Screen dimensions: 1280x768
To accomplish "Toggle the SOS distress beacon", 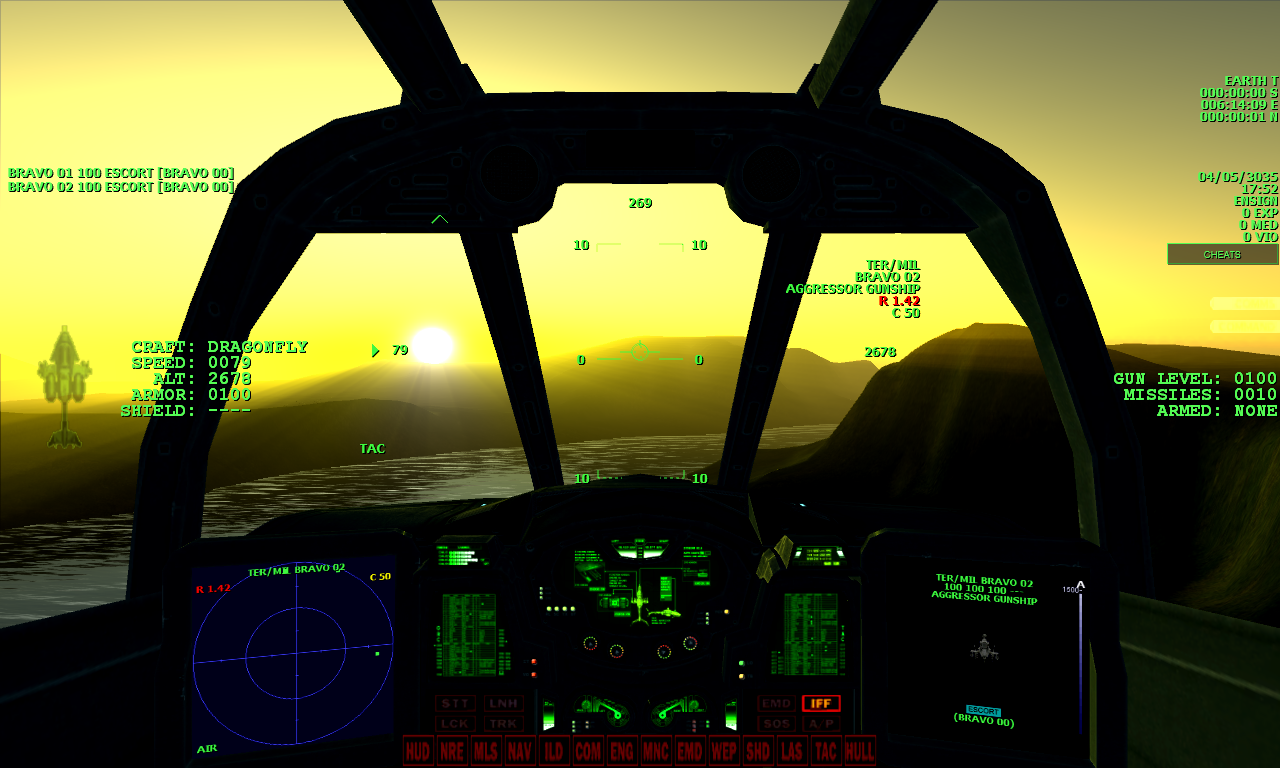I will click(777, 721).
